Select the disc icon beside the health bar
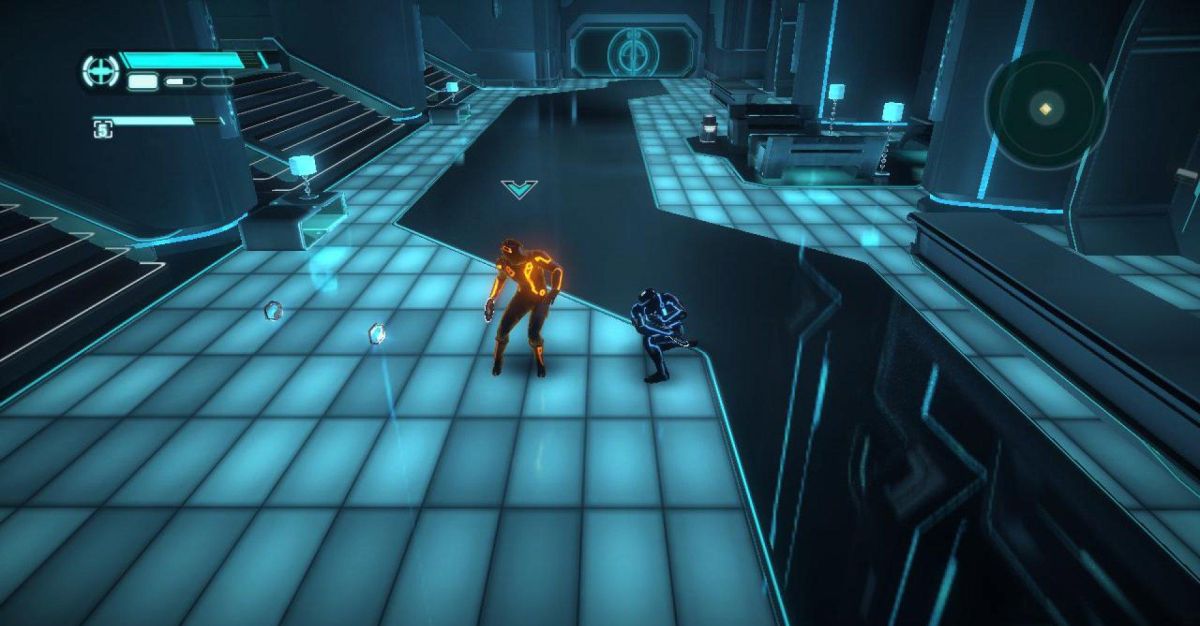 point(100,71)
